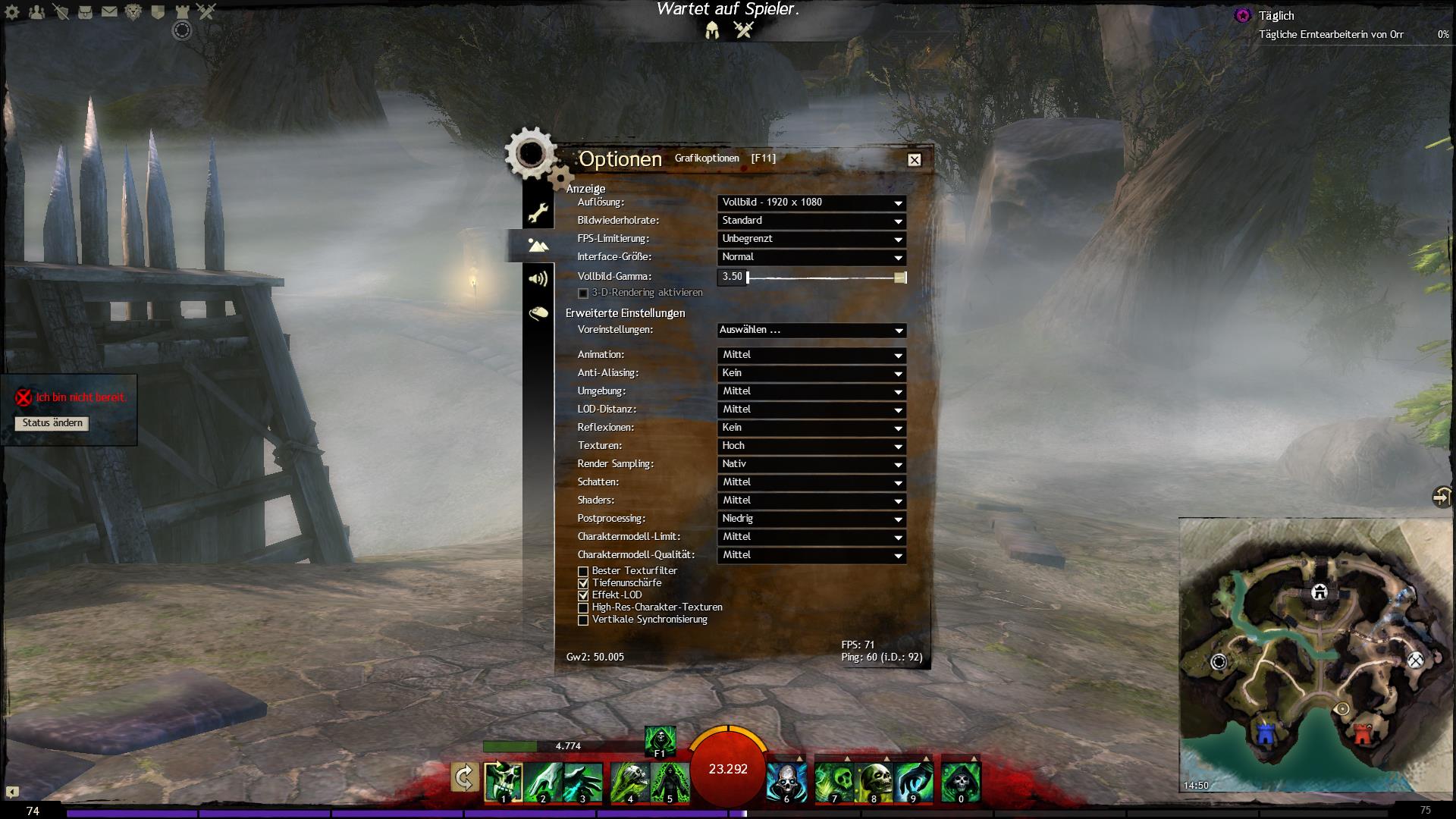Open the Texturen quality dropdown
This screenshot has width=1456, height=819.
pos(811,446)
